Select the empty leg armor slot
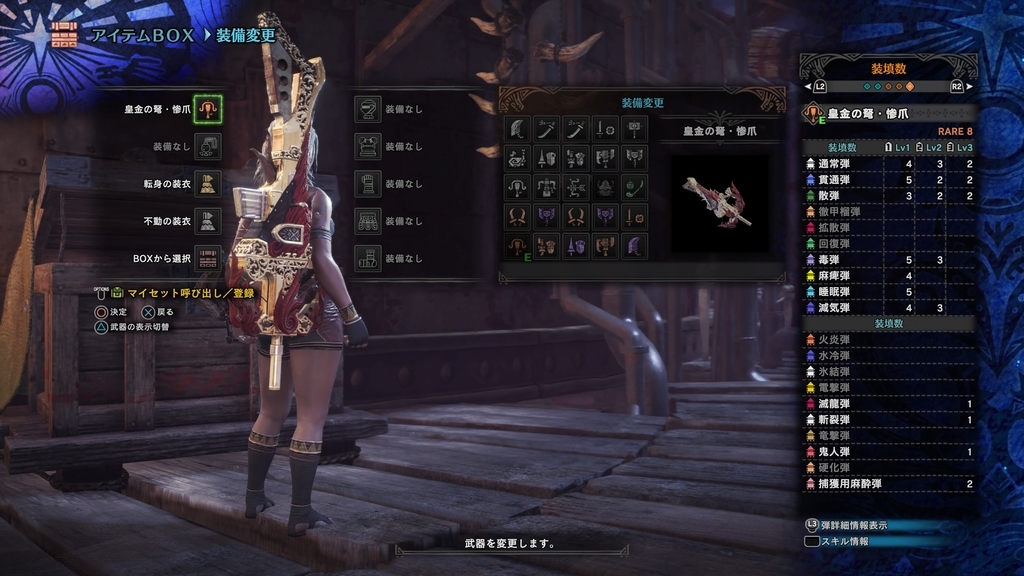The height and width of the screenshot is (576, 1024). (x=369, y=258)
